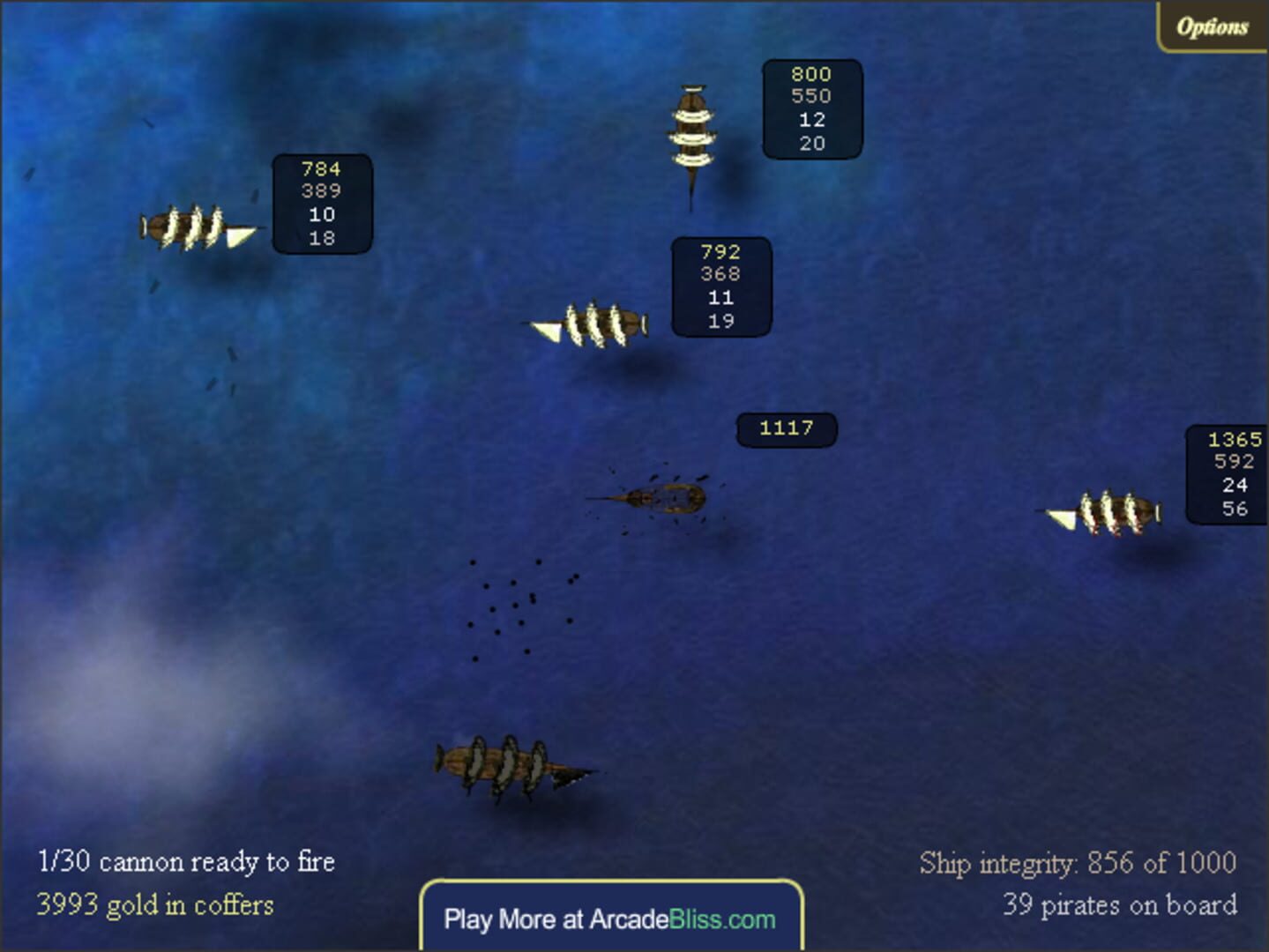The width and height of the screenshot is (1269, 952).
Task: Click the 39 pirates on board text
Action: (x=1121, y=904)
